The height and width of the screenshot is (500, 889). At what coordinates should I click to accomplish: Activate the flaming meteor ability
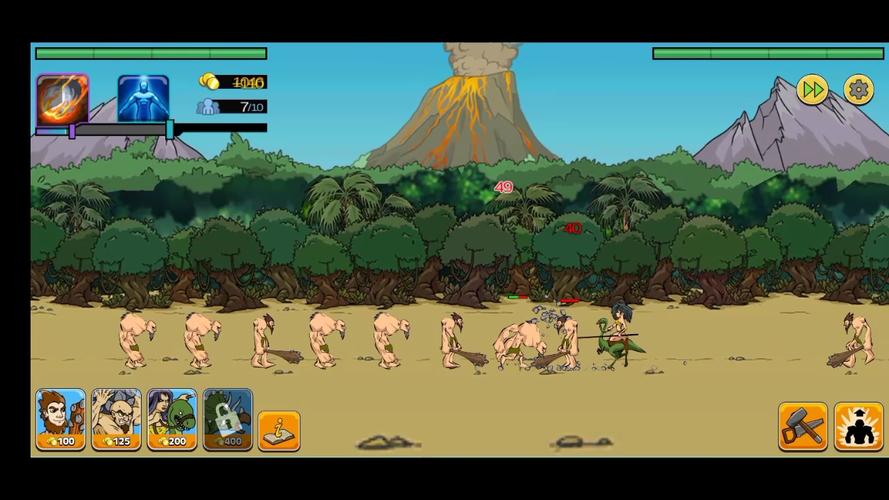62,99
